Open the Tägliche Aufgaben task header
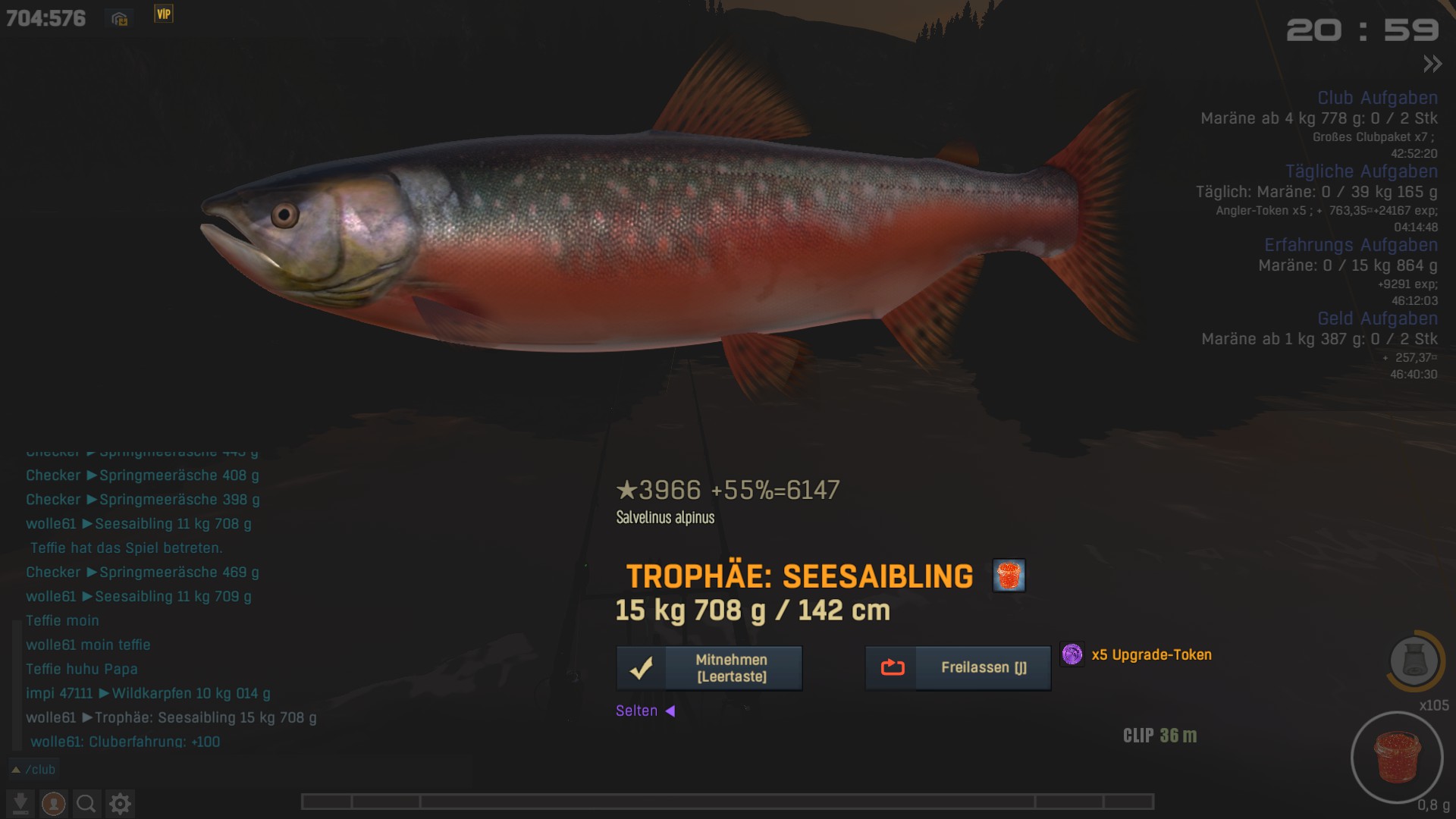Viewport: 1456px width, 819px height. [x=1361, y=171]
